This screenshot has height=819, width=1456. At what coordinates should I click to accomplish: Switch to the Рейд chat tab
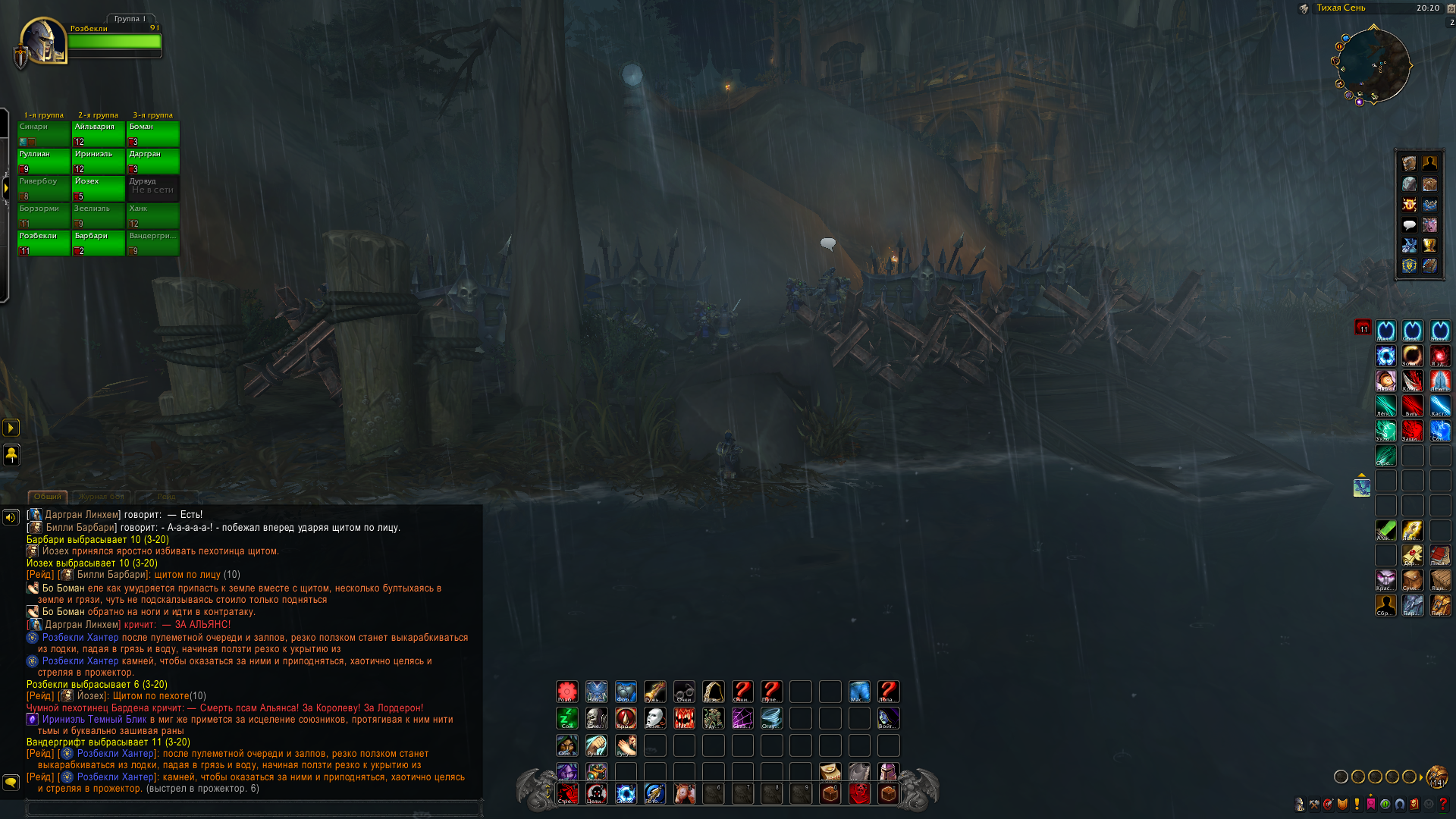tap(166, 497)
